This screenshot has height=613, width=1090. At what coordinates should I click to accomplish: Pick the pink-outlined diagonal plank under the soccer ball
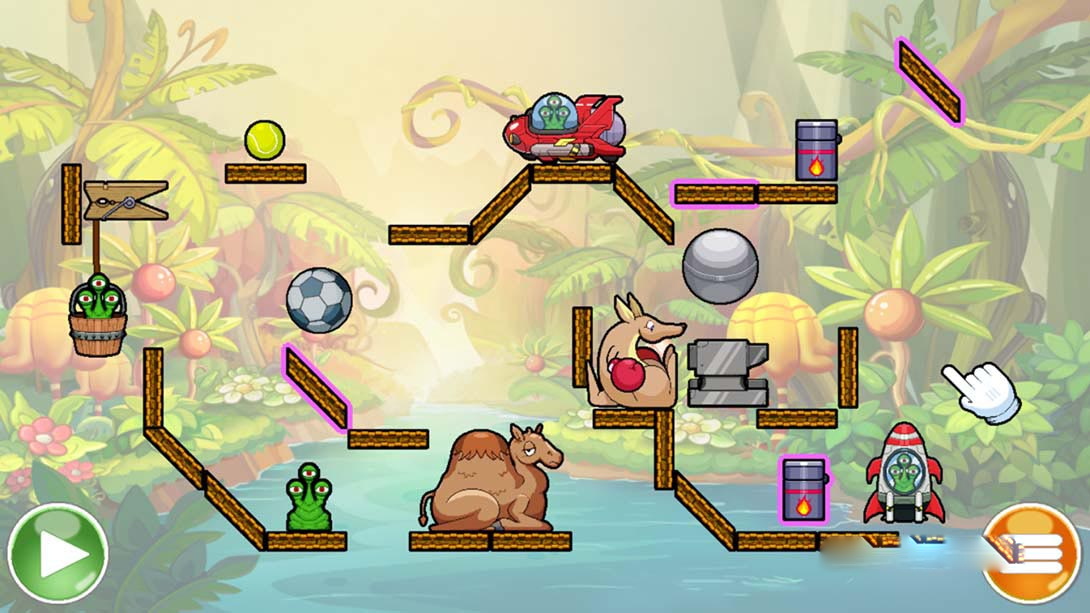(x=316, y=387)
